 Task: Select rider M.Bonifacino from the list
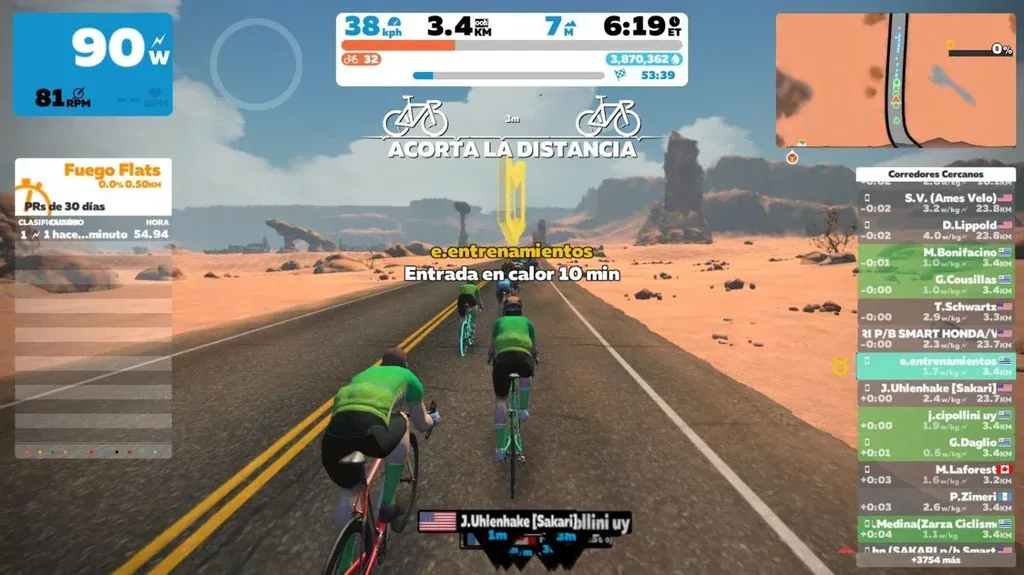[x=935, y=257]
